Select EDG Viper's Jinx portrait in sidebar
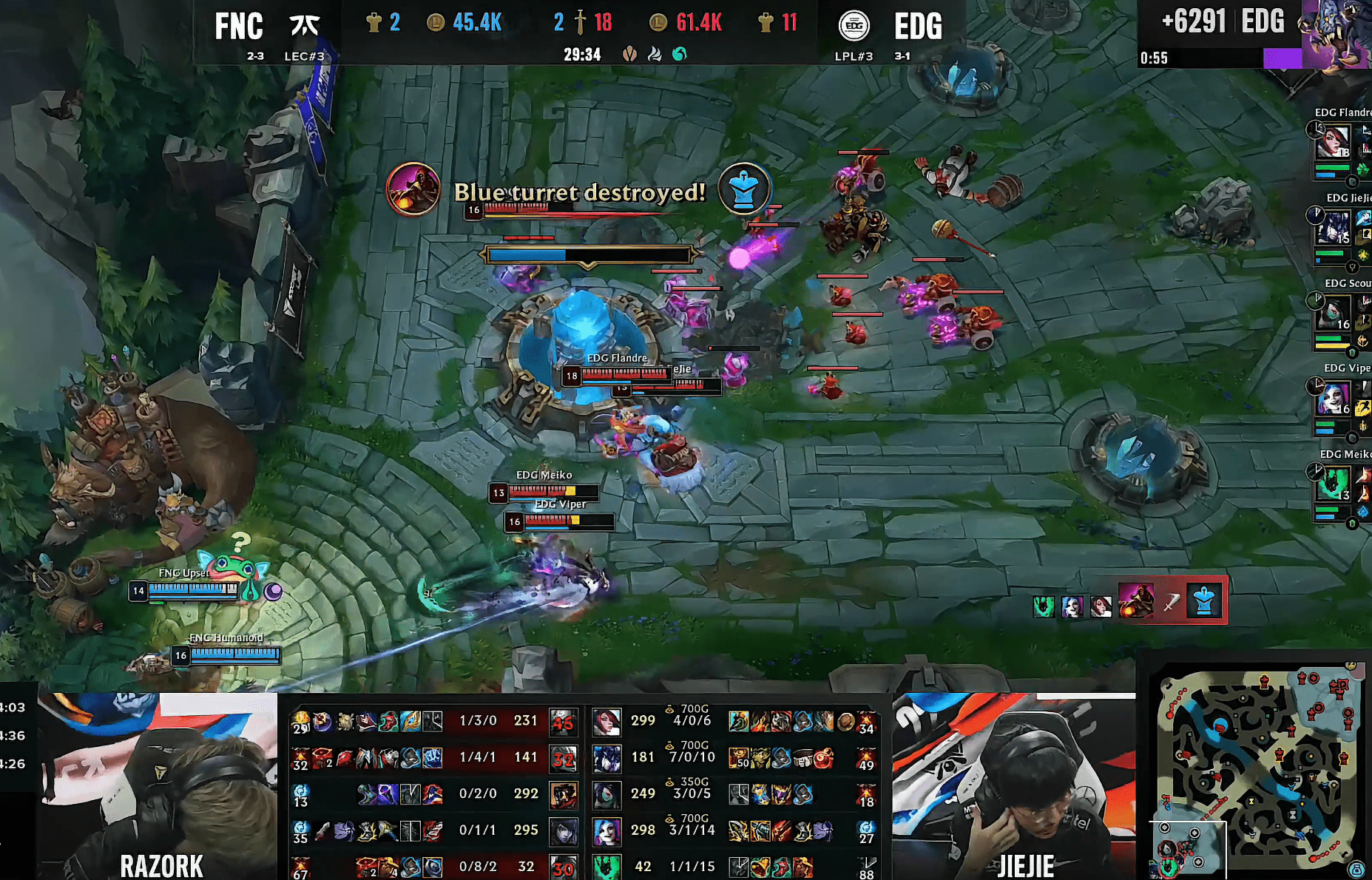Viewport: 1372px width, 880px height. tap(1333, 399)
